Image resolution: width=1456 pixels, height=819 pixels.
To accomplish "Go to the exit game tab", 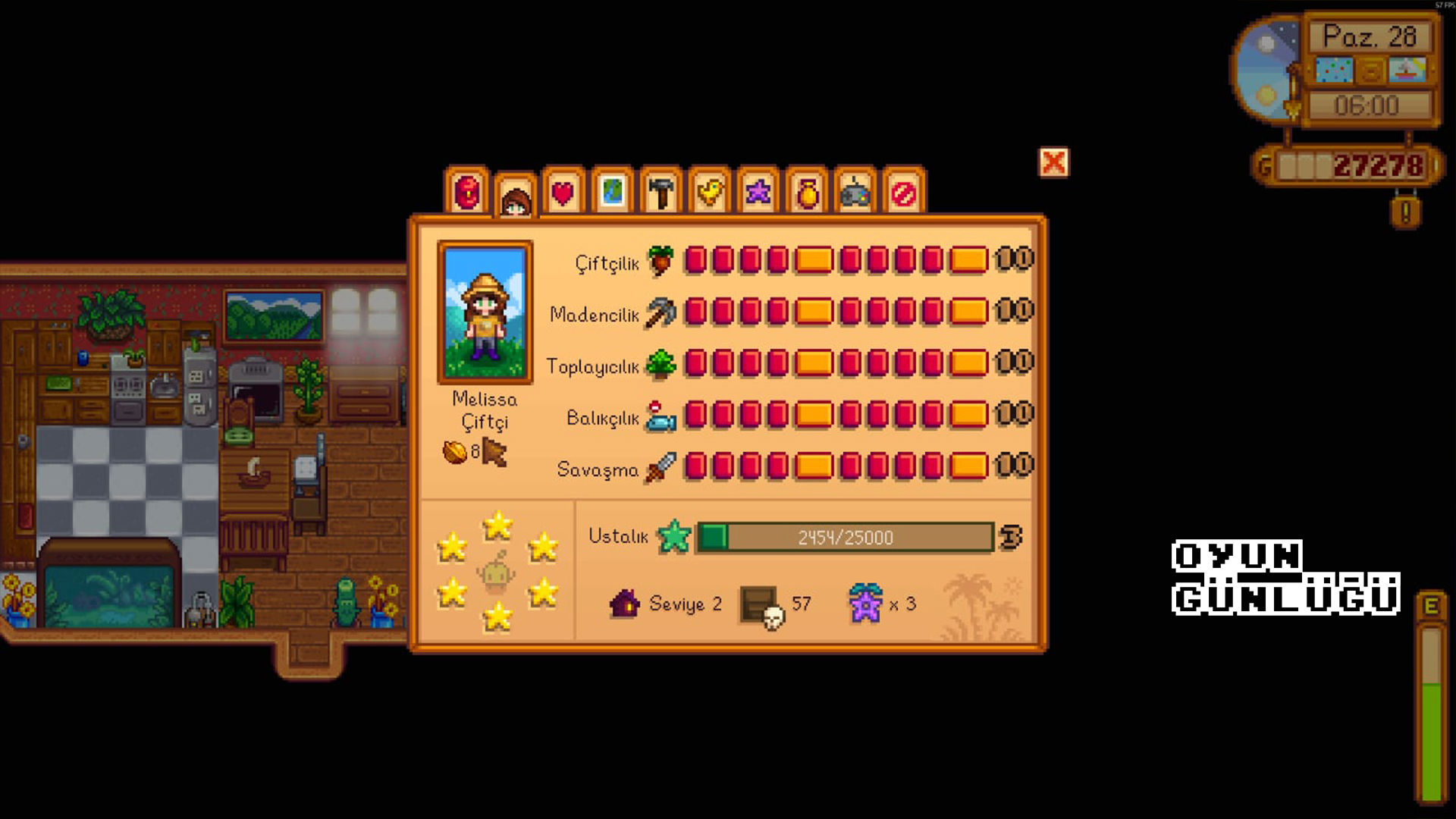I will (x=904, y=193).
